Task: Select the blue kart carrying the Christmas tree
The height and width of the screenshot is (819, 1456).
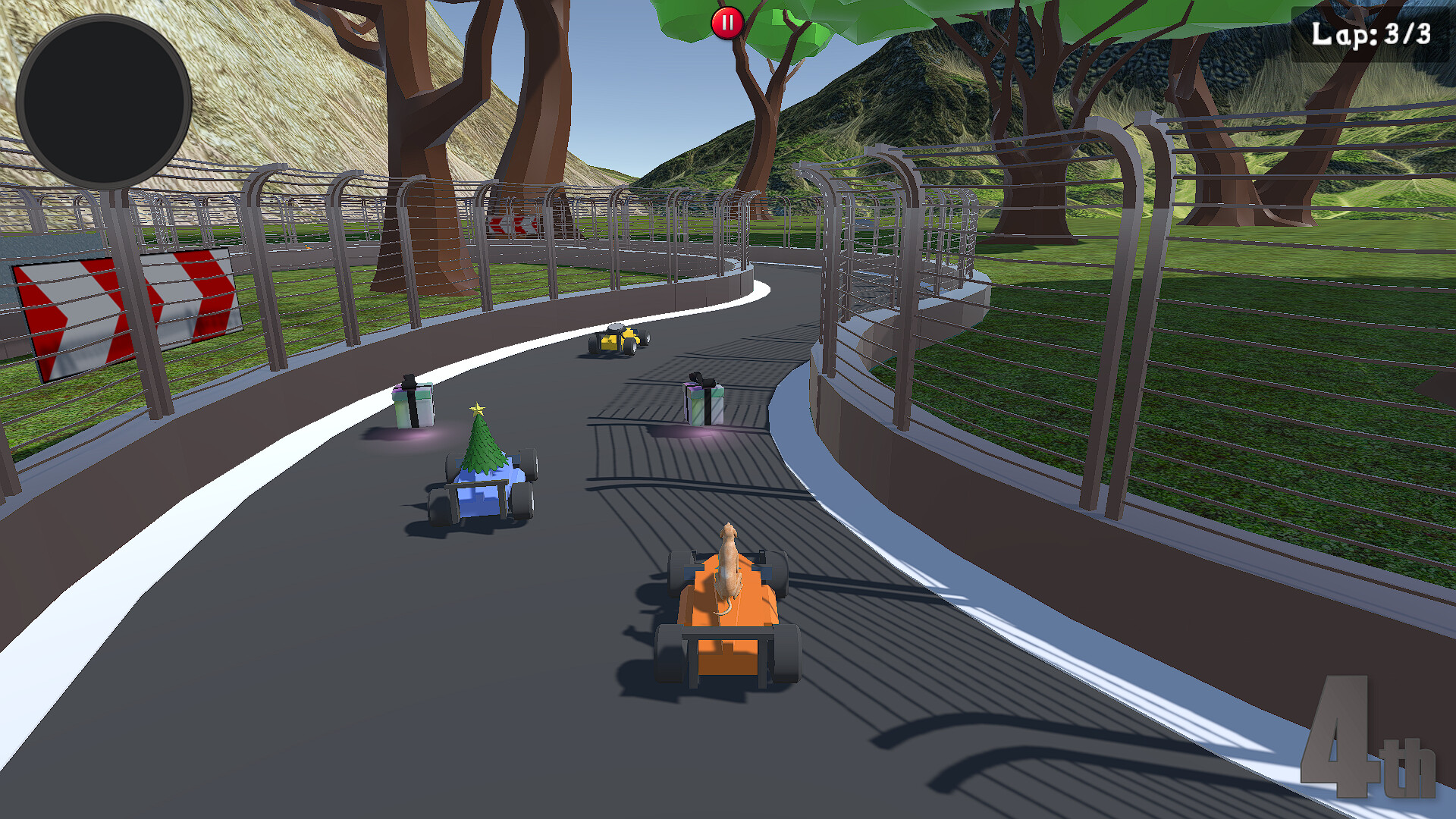Action: (x=479, y=485)
